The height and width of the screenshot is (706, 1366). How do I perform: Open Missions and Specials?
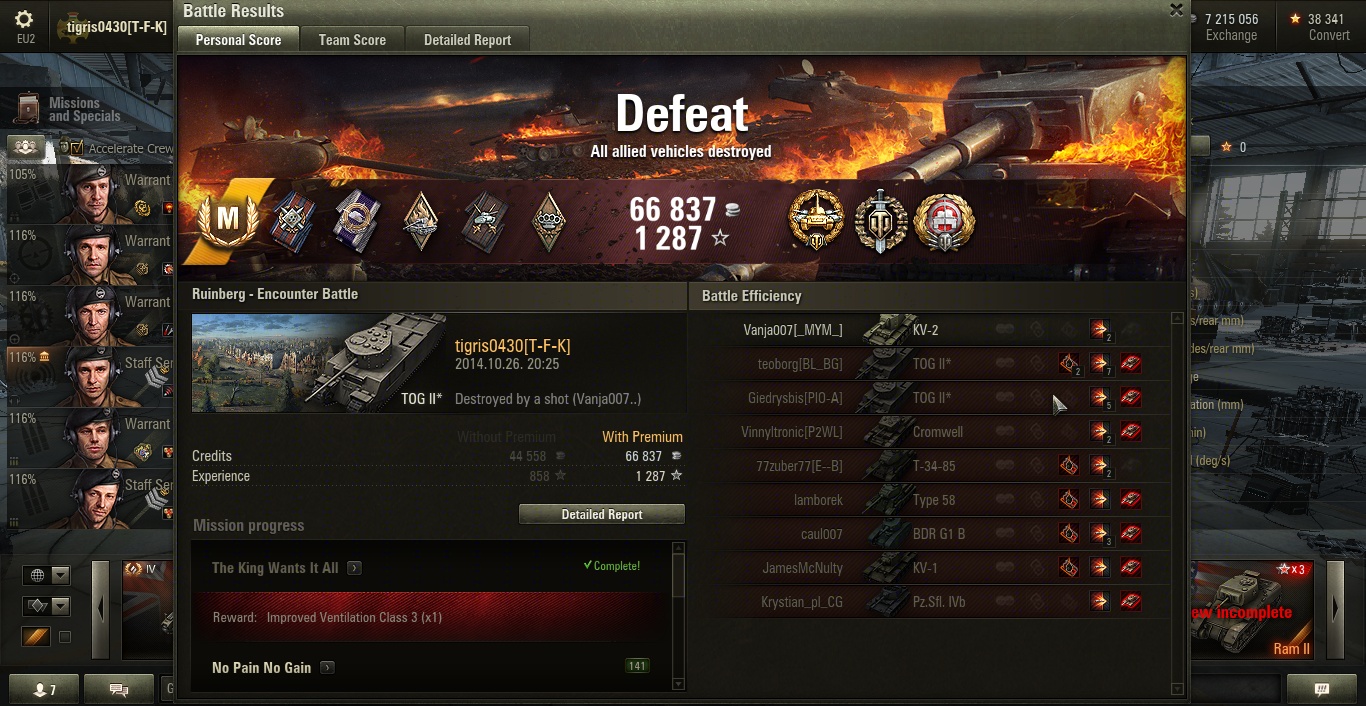click(70, 110)
